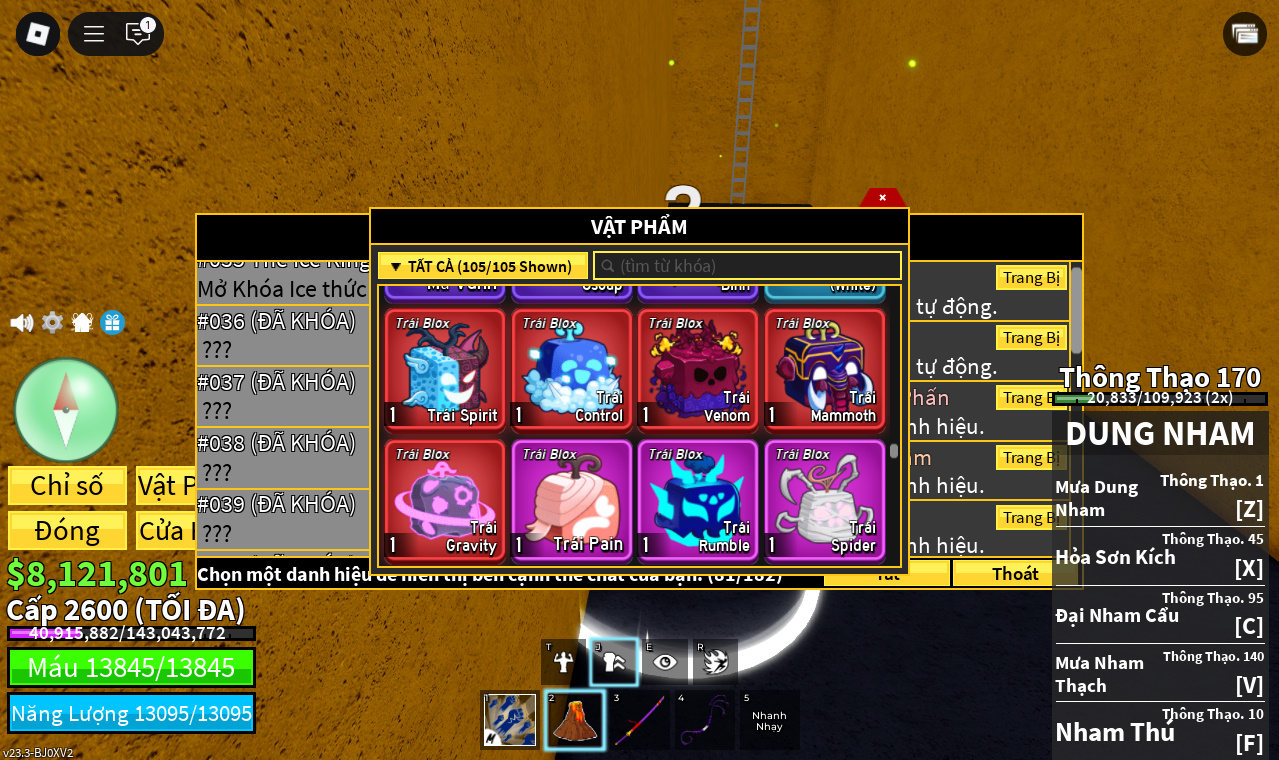Open the Roblox chat window

tap(138, 34)
